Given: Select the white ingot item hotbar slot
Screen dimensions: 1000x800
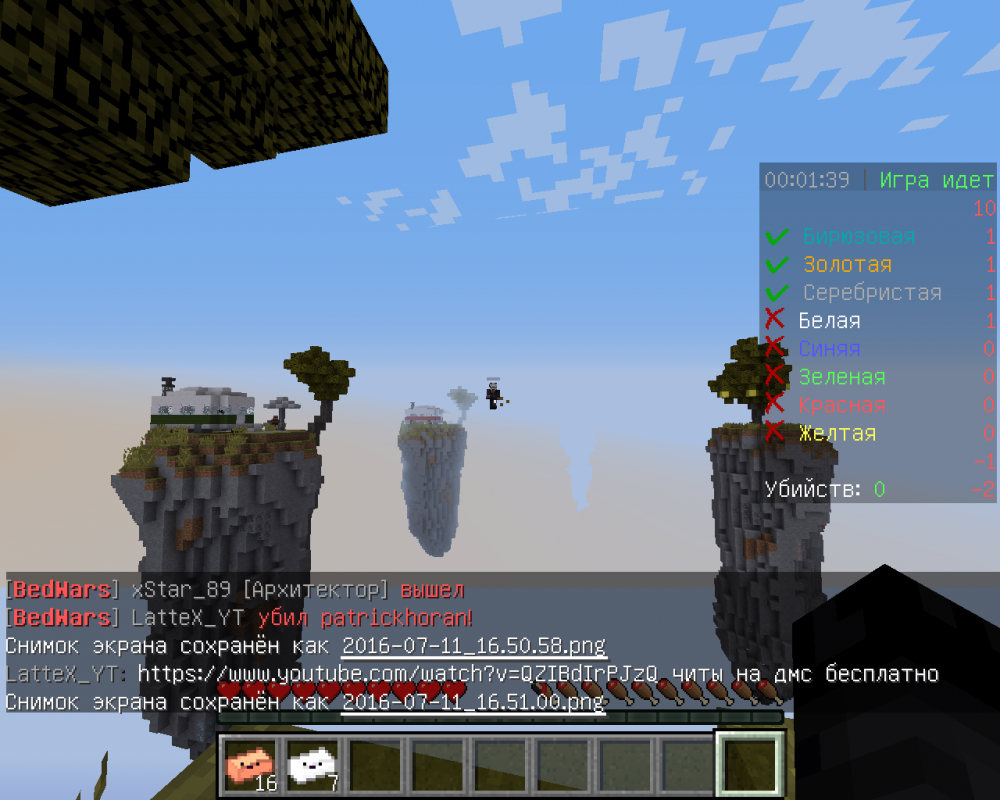Looking at the screenshot, I should click(312, 764).
